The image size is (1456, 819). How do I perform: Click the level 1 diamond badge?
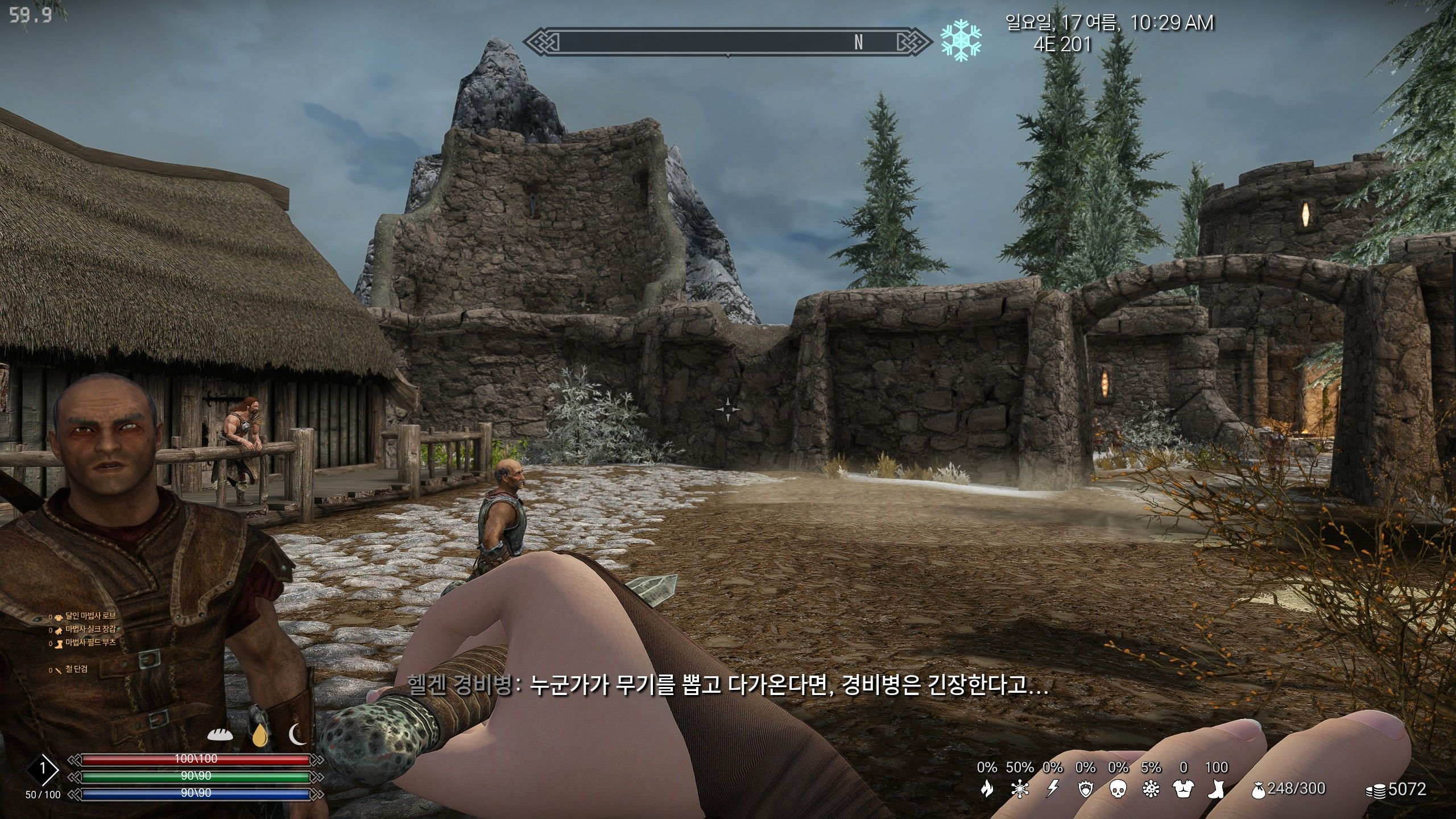click(42, 770)
